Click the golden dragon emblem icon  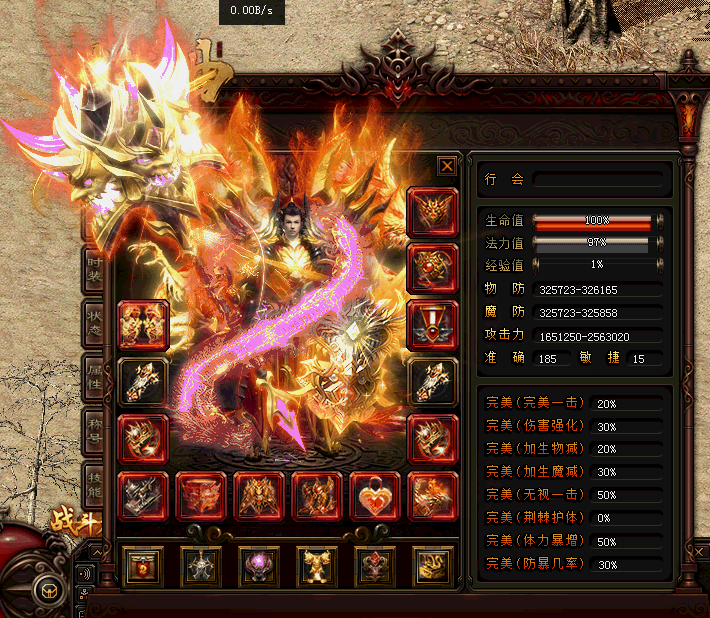pyautogui.click(x=433, y=566)
